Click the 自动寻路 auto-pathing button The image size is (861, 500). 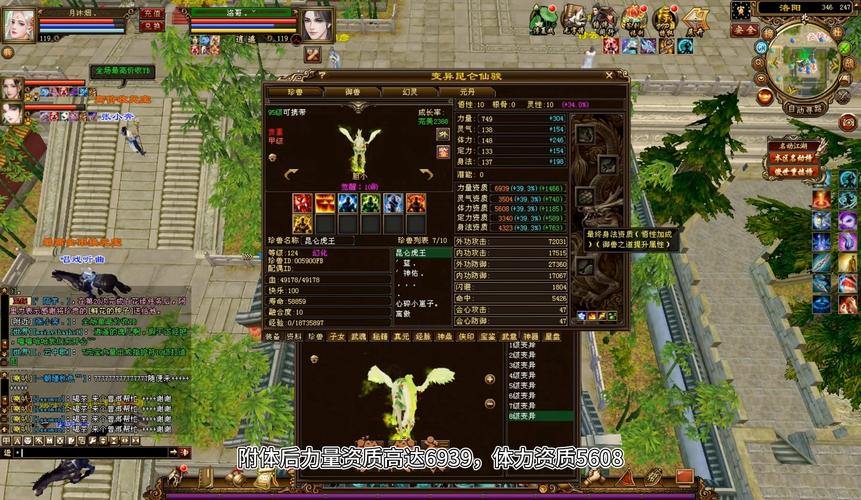(804, 108)
